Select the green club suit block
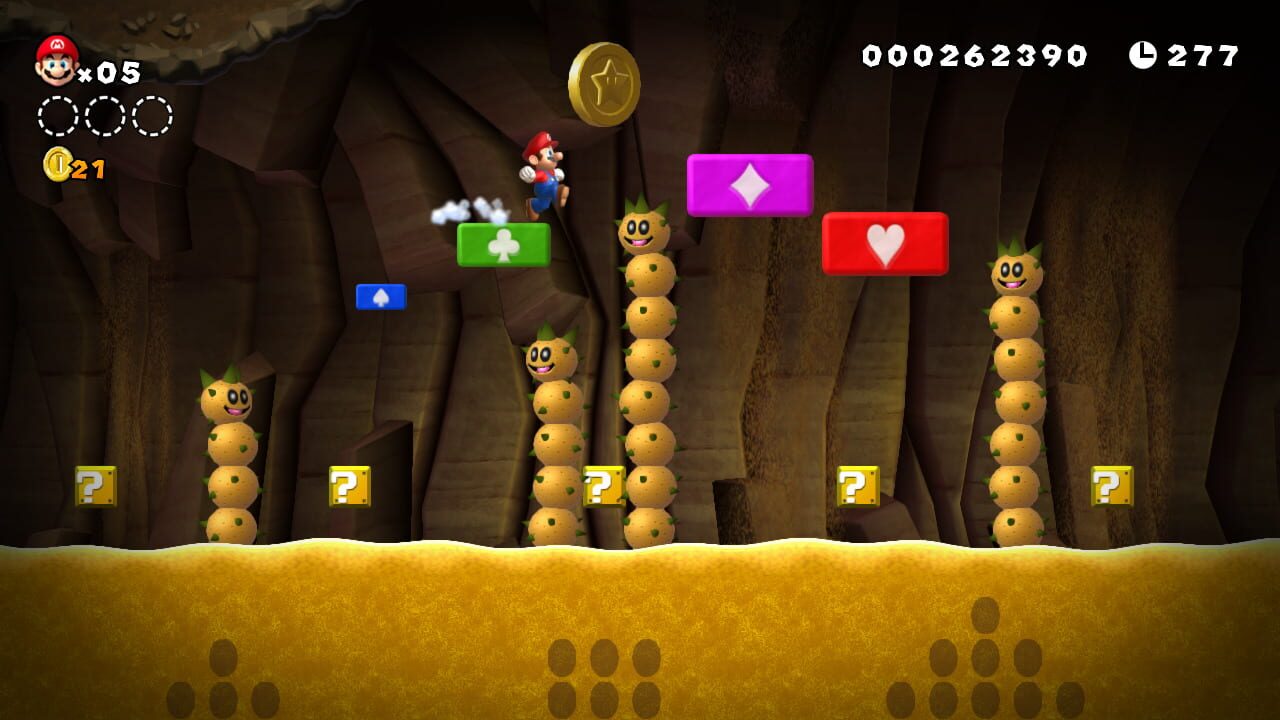The height and width of the screenshot is (720, 1280). pos(502,245)
